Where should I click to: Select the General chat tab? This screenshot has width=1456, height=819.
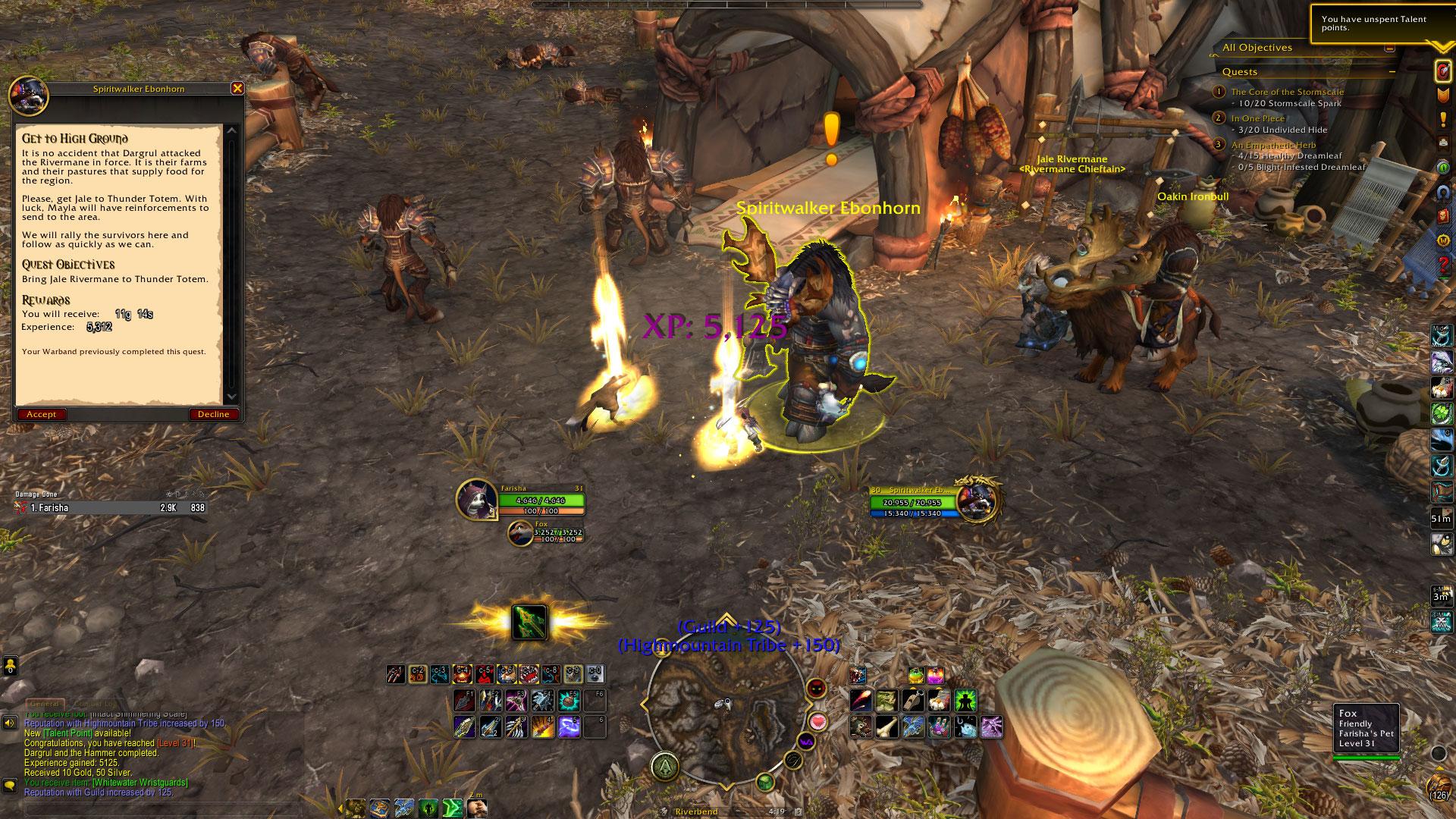(45, 704)
